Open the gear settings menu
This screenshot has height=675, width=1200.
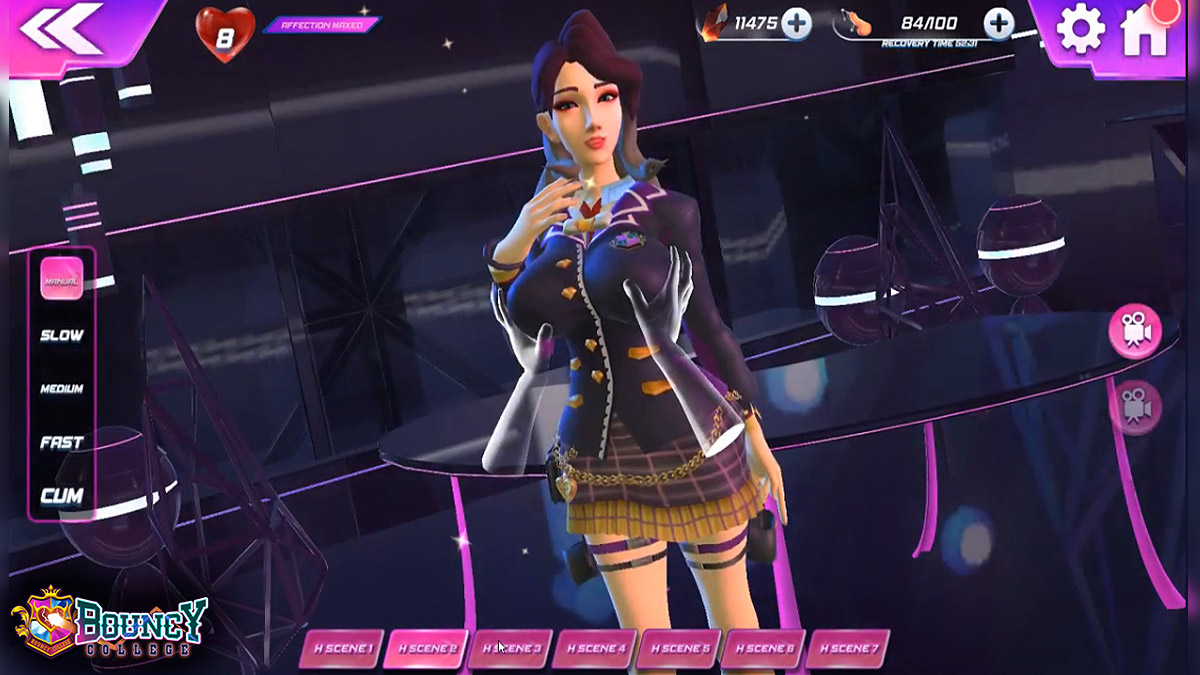point(1080,31)
